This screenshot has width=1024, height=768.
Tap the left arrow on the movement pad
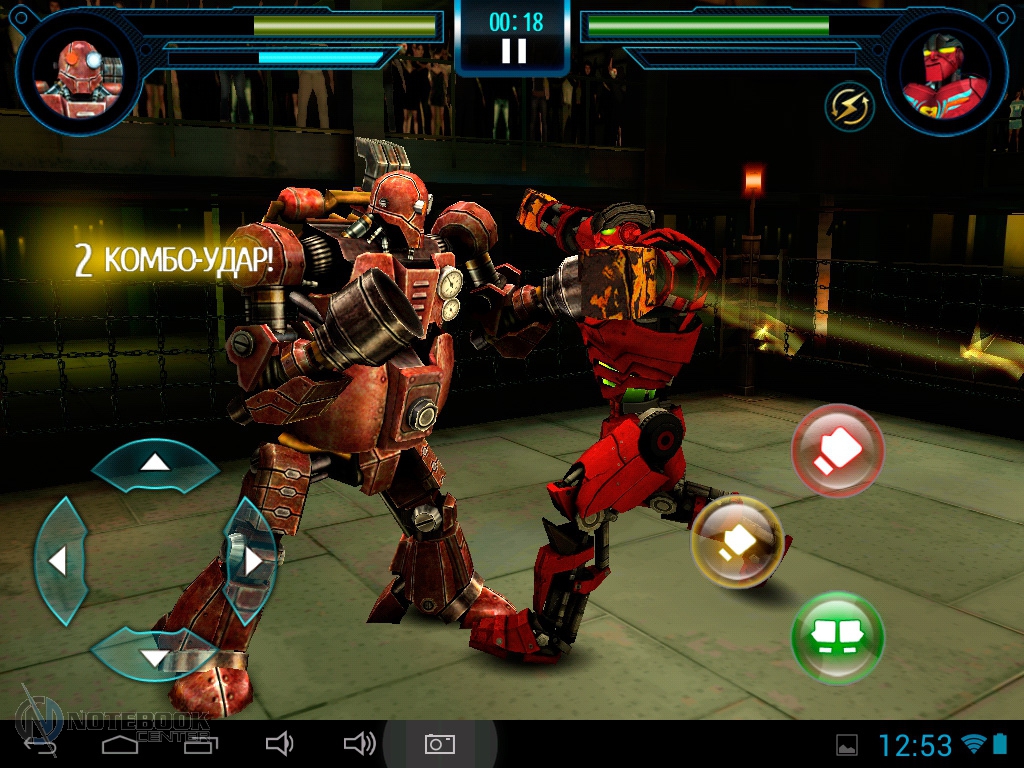tap(58, 561)
